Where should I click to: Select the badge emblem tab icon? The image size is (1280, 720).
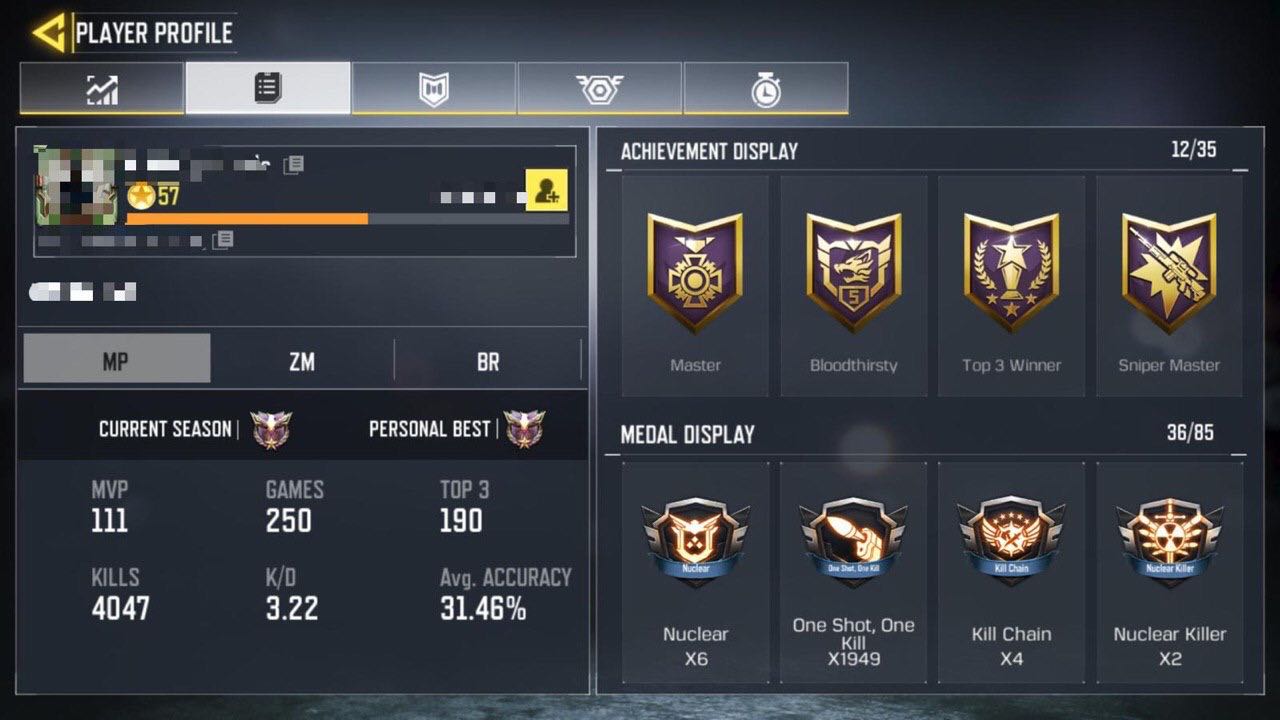(x=600, y=89)
